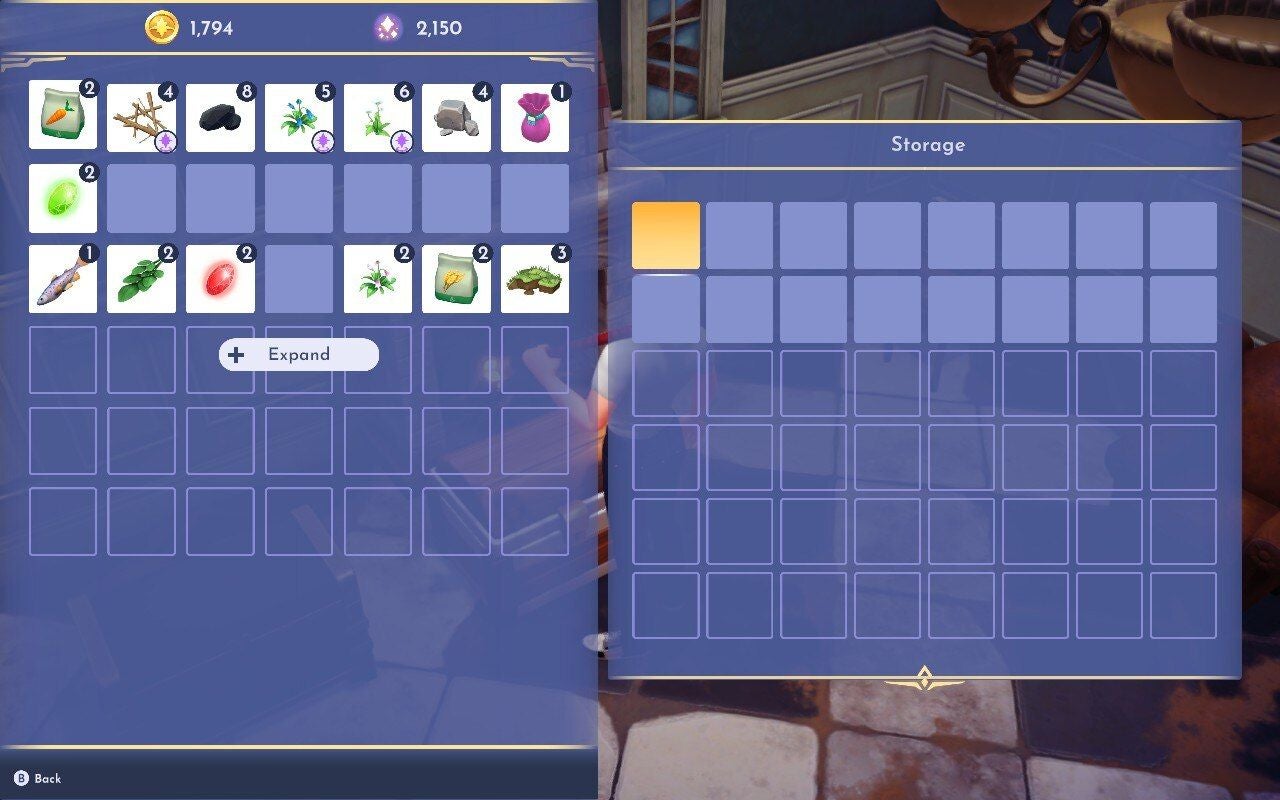Viewport: 1280px width, 800px height.
Task: Click the dandelion flower stack of 6
Action: tap(377, 117)
